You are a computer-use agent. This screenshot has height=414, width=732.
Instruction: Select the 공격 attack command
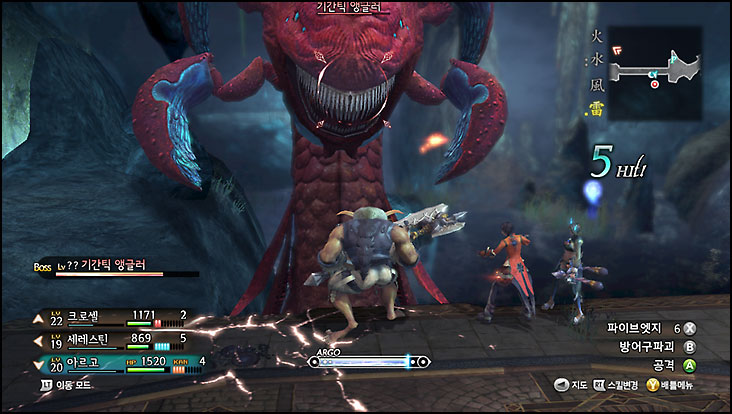(672, 366)
